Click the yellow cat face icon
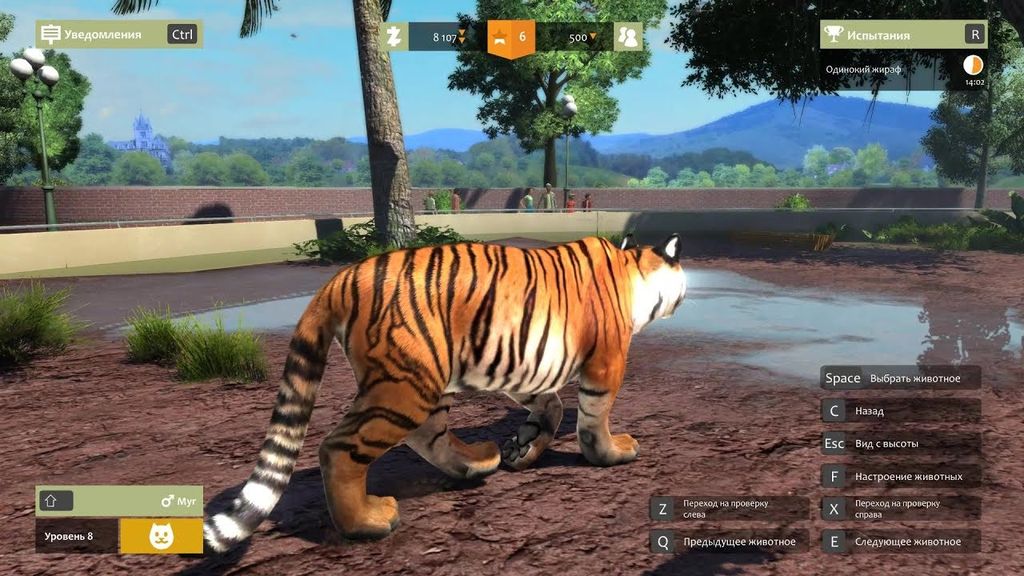This screenshot has width=1024, height=576. coord(161,536)
